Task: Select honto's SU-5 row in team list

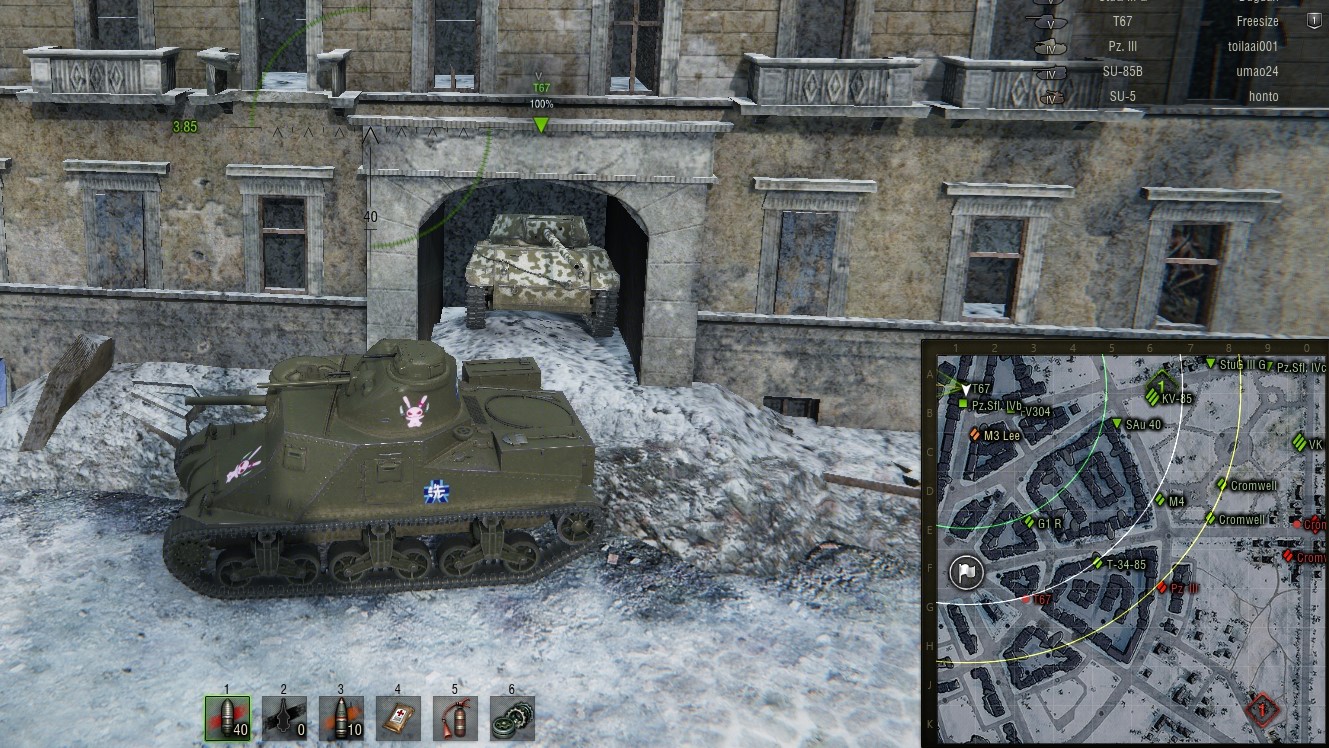Action: [x=1180, y=96]
